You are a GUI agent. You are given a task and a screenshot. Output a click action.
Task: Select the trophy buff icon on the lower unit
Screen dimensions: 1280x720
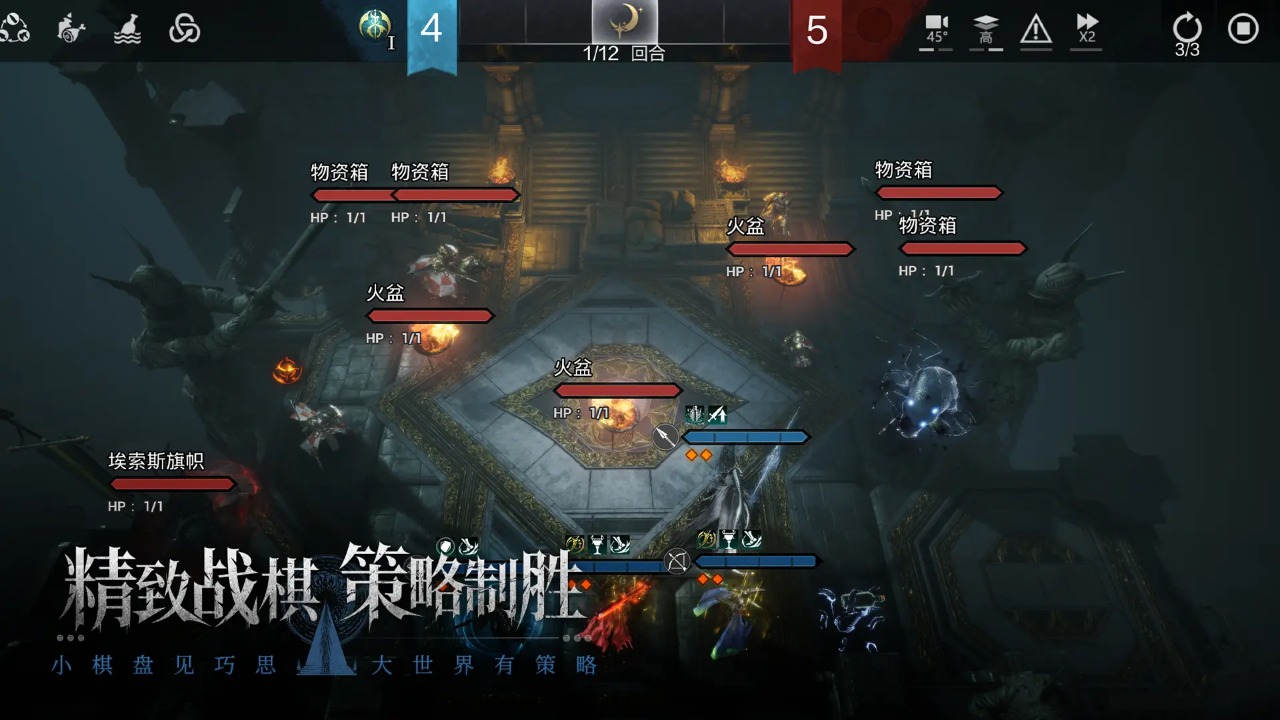tap(727, 540)
